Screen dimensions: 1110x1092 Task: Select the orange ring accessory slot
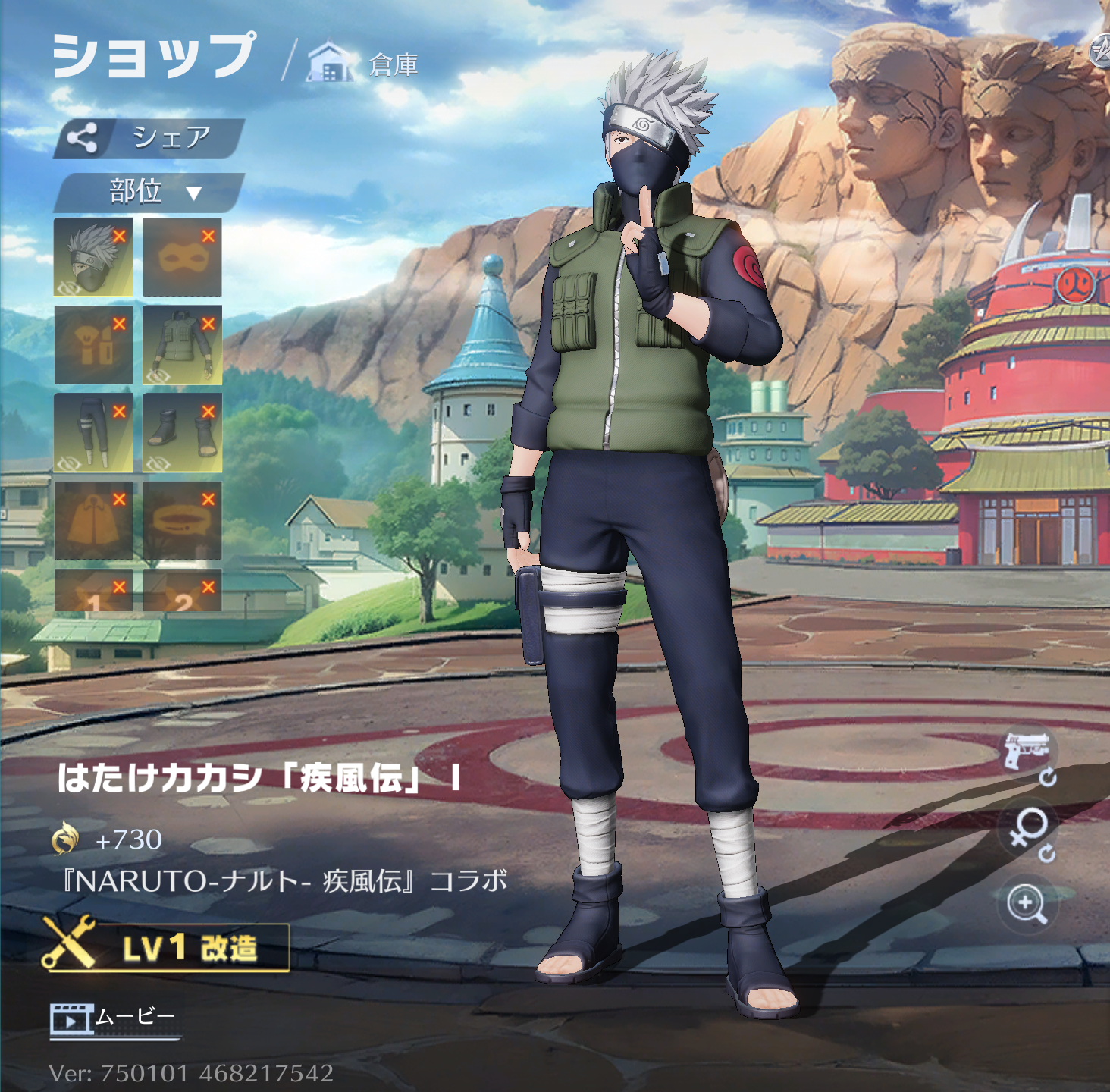tap(182, 521)
